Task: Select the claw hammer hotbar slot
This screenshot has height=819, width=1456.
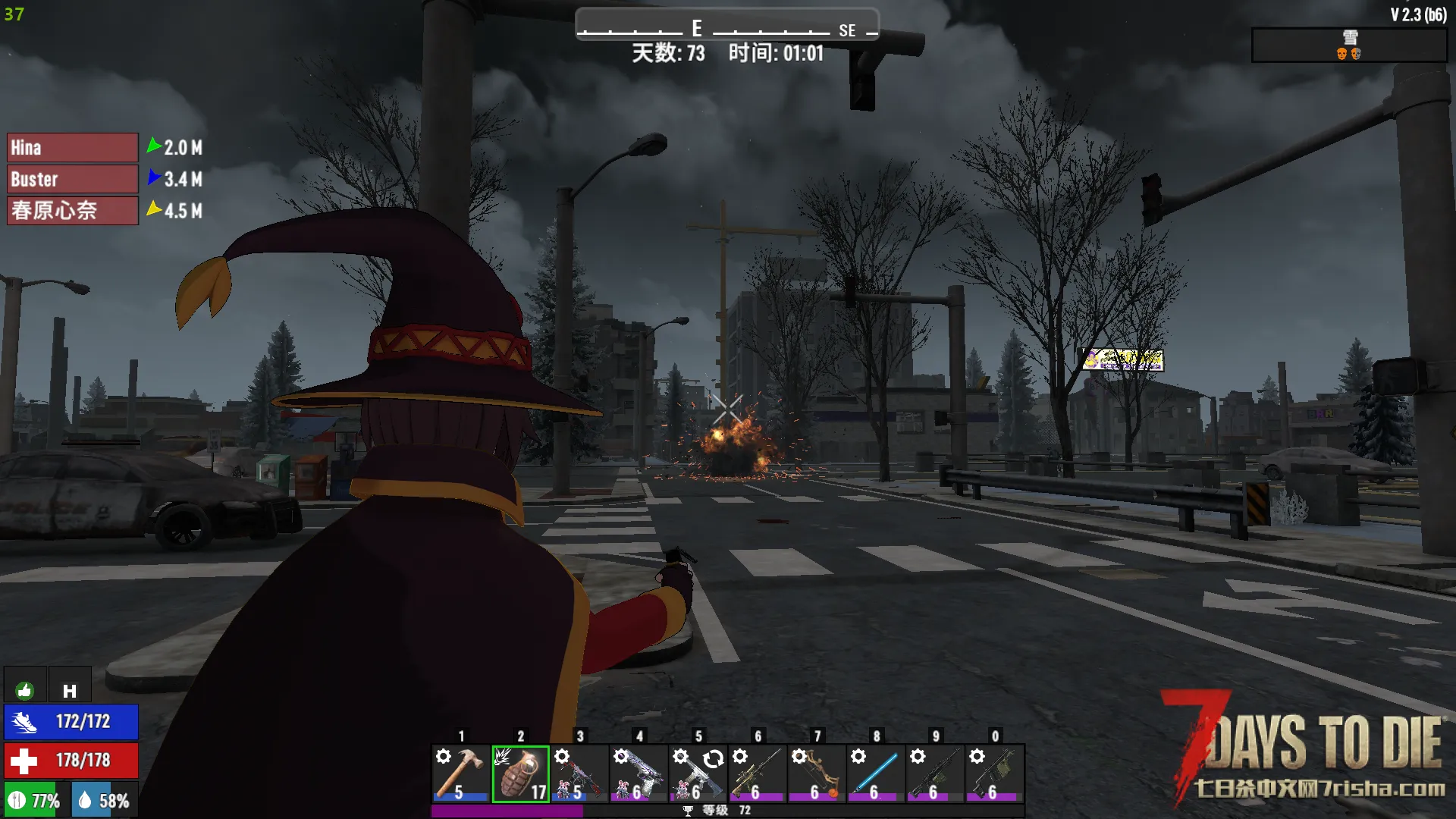Action: [460, 773]
